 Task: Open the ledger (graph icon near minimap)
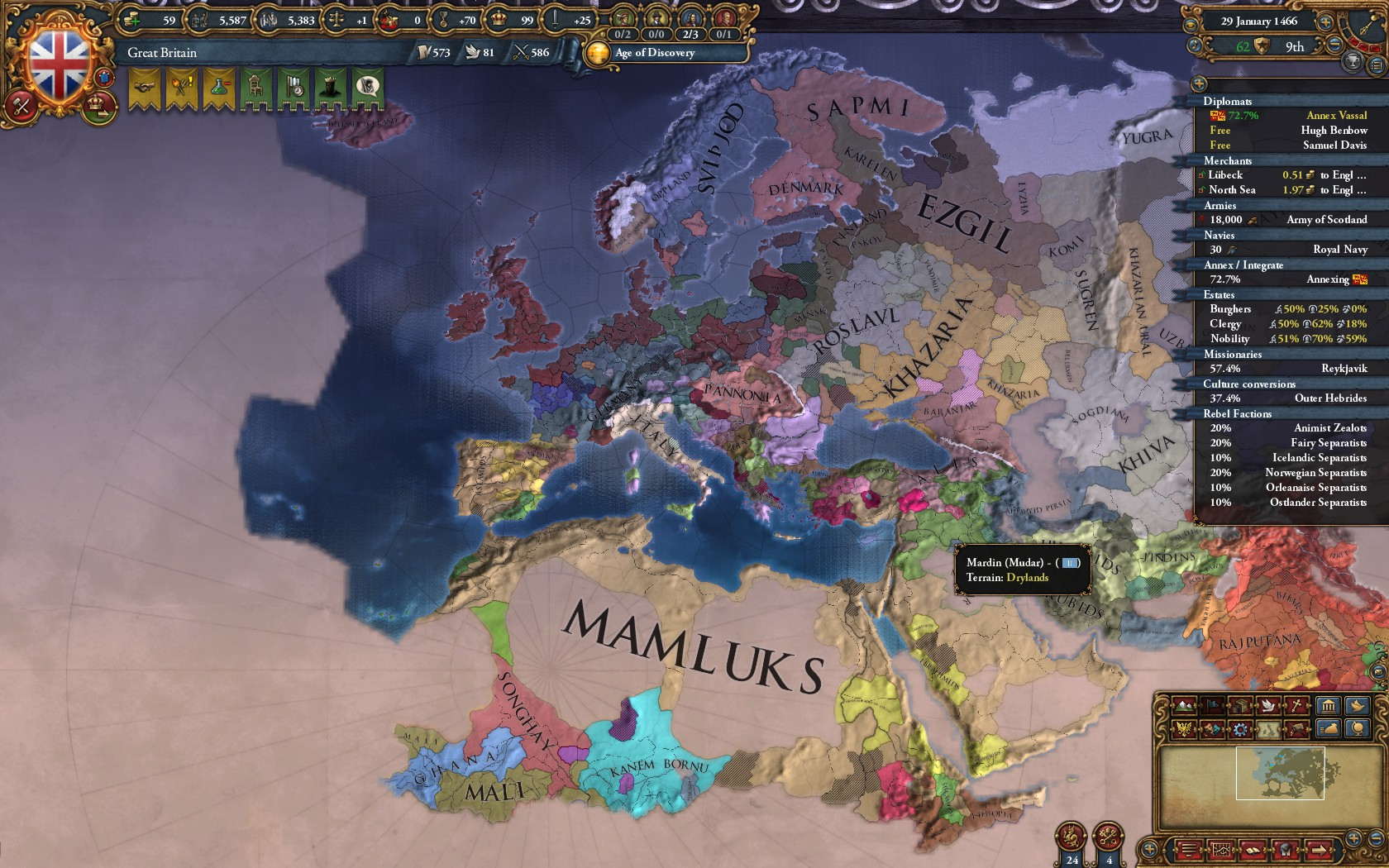(x=1222, y=849)
